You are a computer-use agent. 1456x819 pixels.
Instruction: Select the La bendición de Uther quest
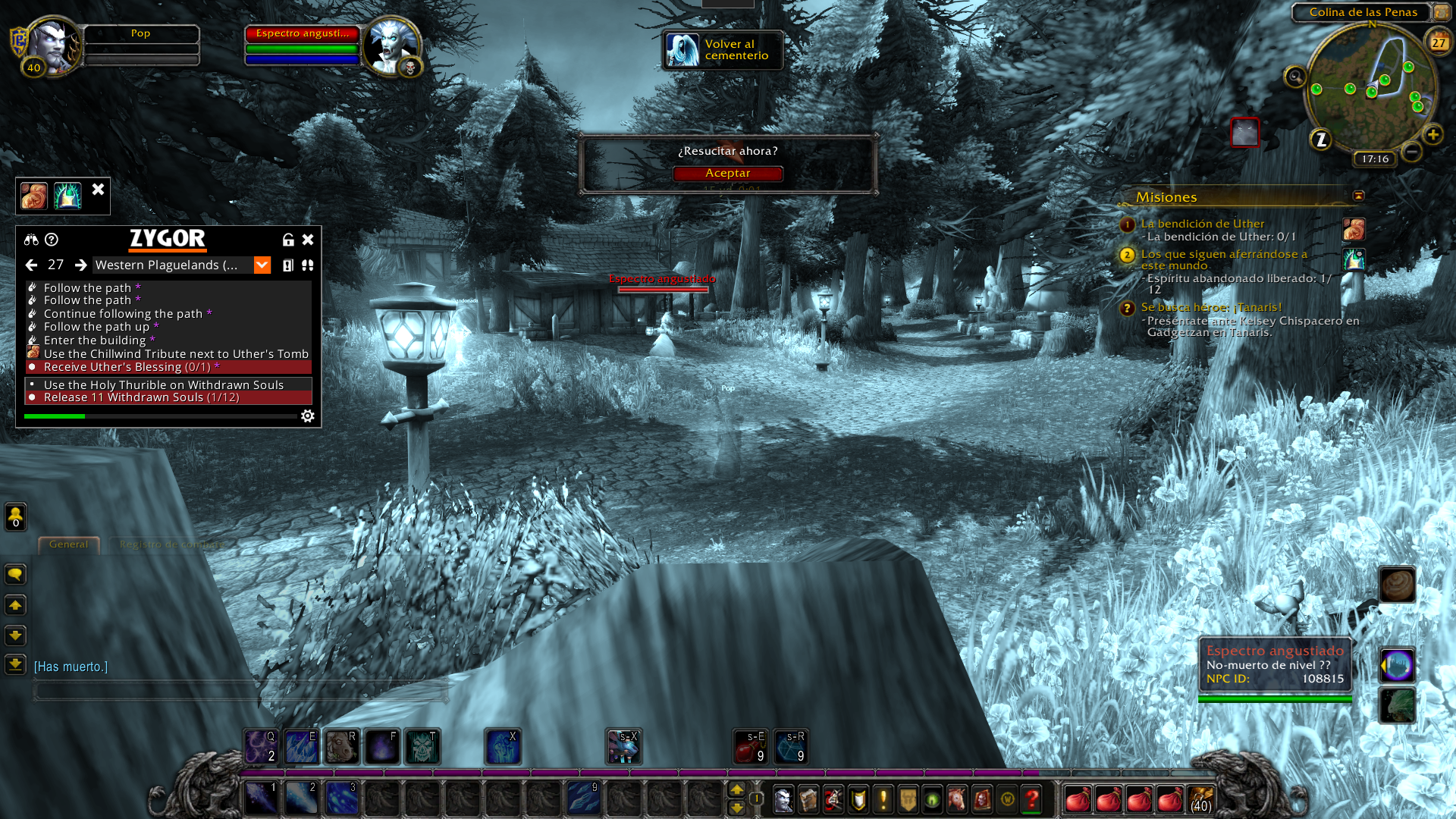(1202, 224)
